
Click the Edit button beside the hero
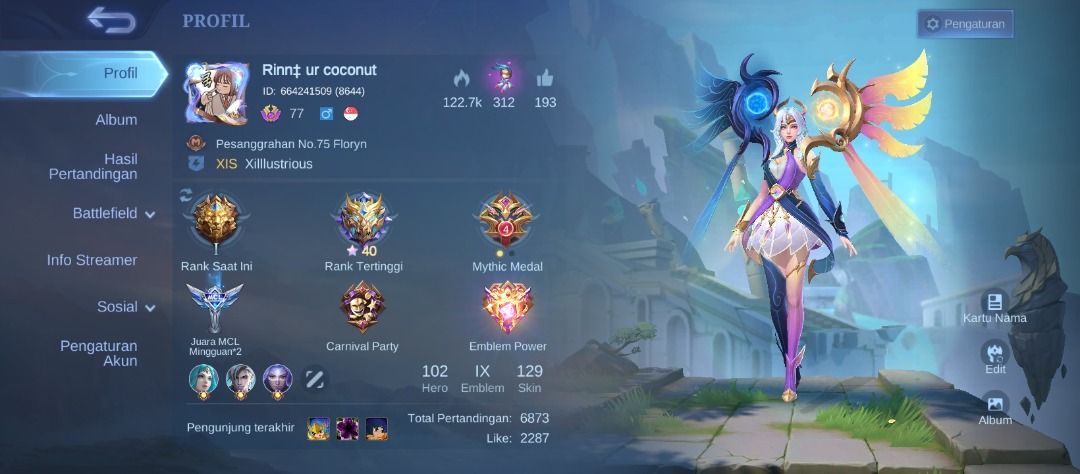point(994,356)
